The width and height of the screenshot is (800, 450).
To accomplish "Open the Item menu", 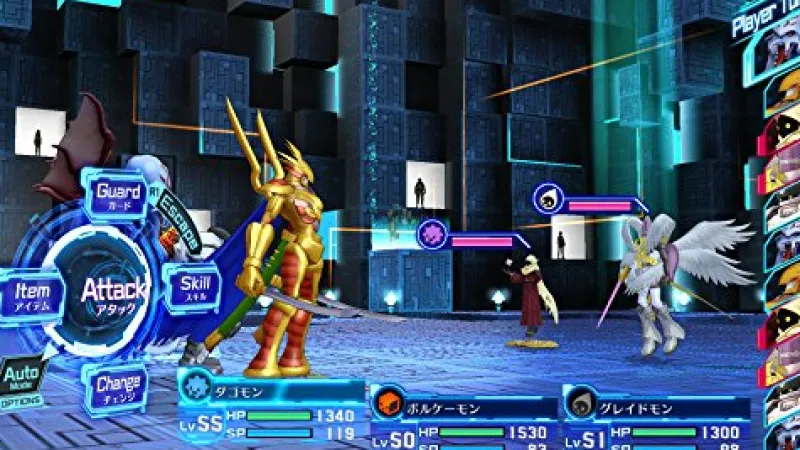I will coord(34,295).
